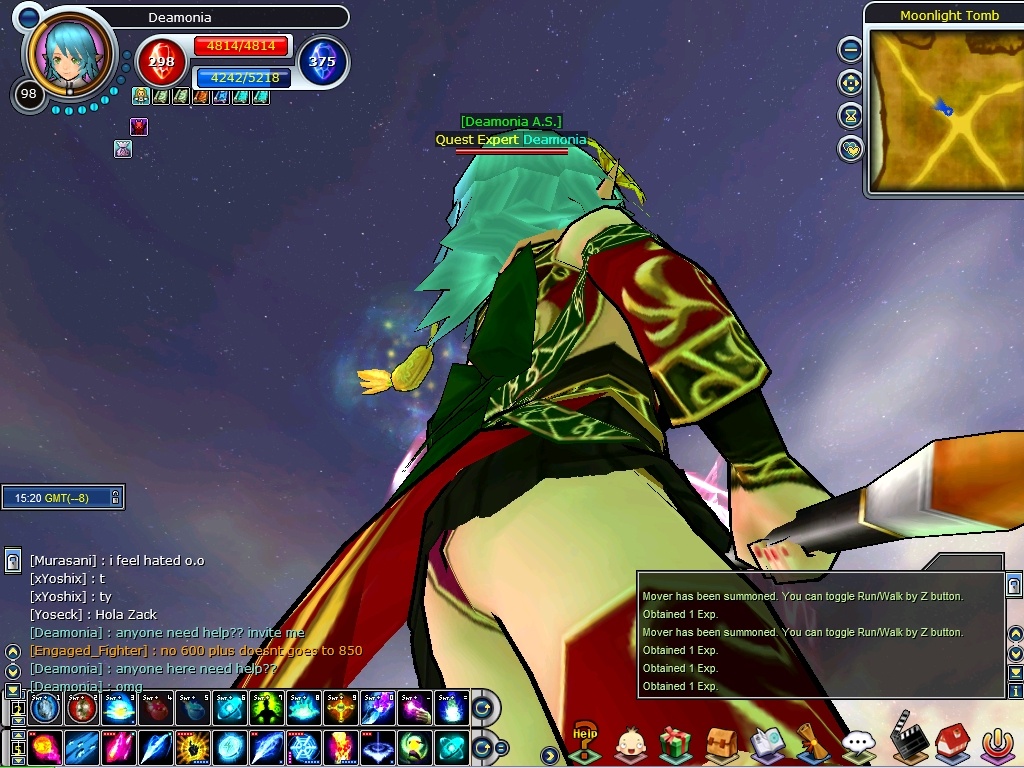This screenshot has height=768, width=1024.
Task: Open the quest scroll icon
Action: pos(811,744)
